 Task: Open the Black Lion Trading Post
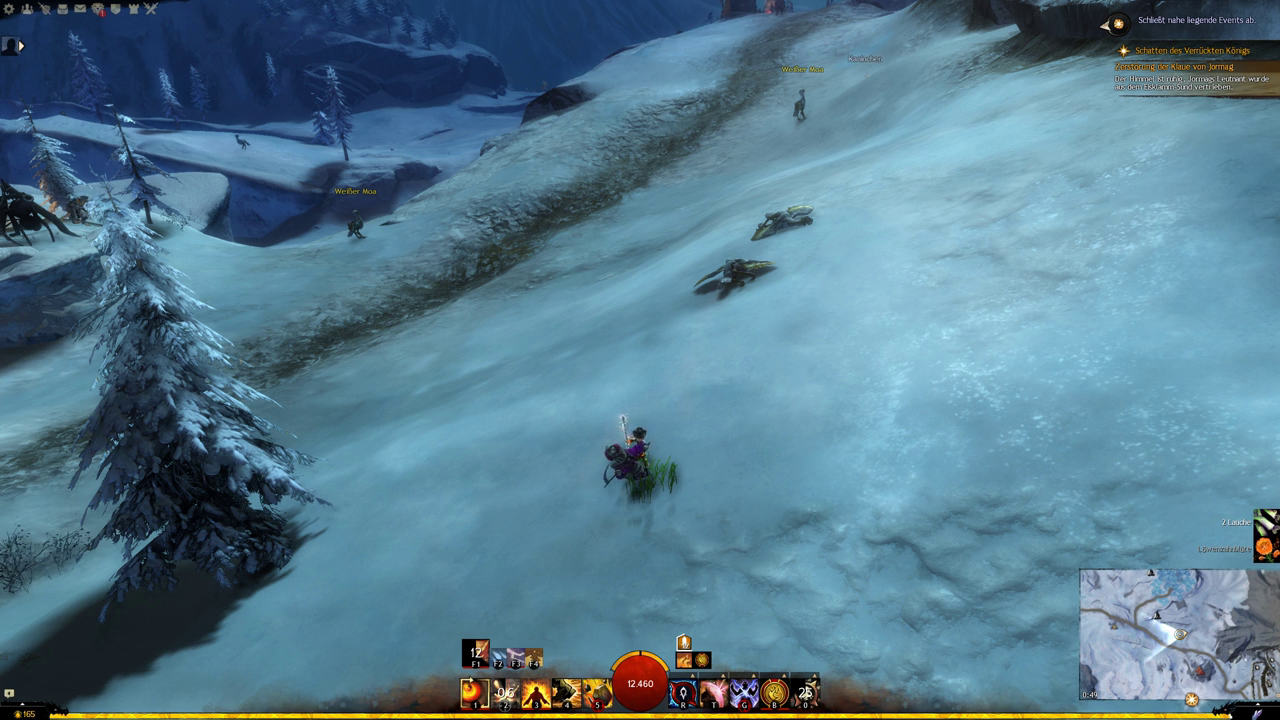click(x=98, y=9)
